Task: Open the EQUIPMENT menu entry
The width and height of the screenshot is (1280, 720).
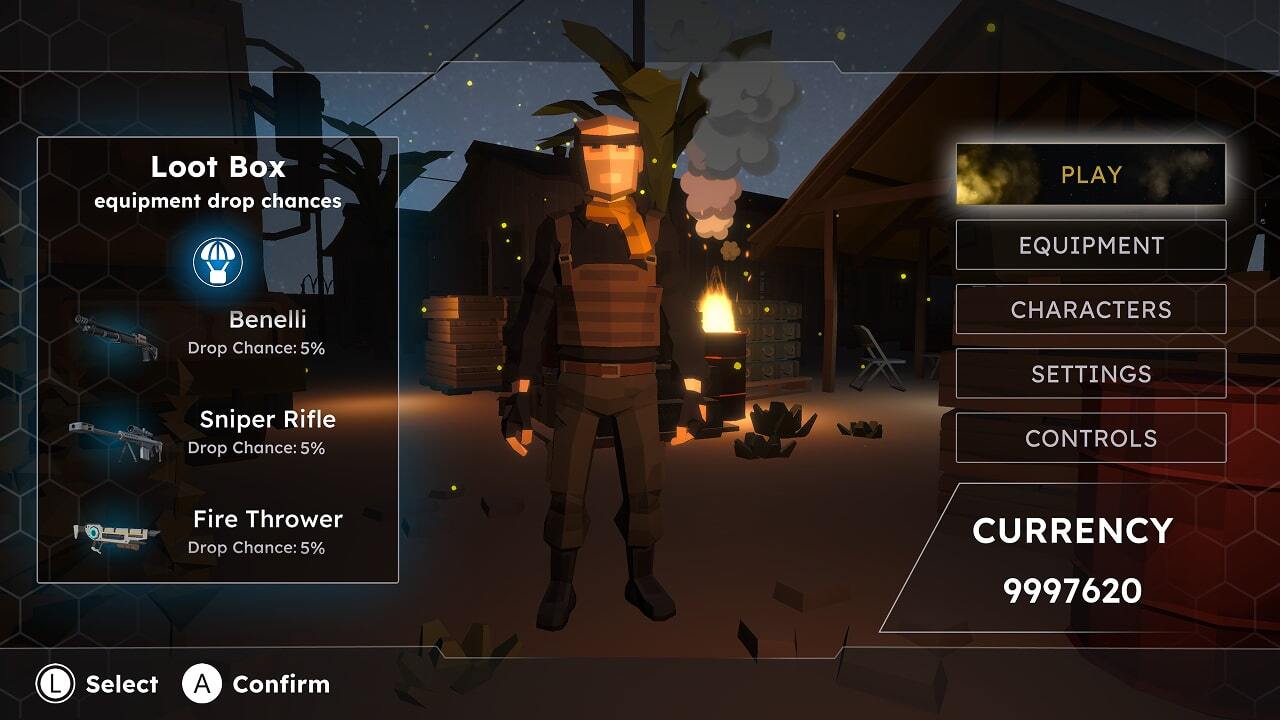Action: click(x=1090, y=245)
